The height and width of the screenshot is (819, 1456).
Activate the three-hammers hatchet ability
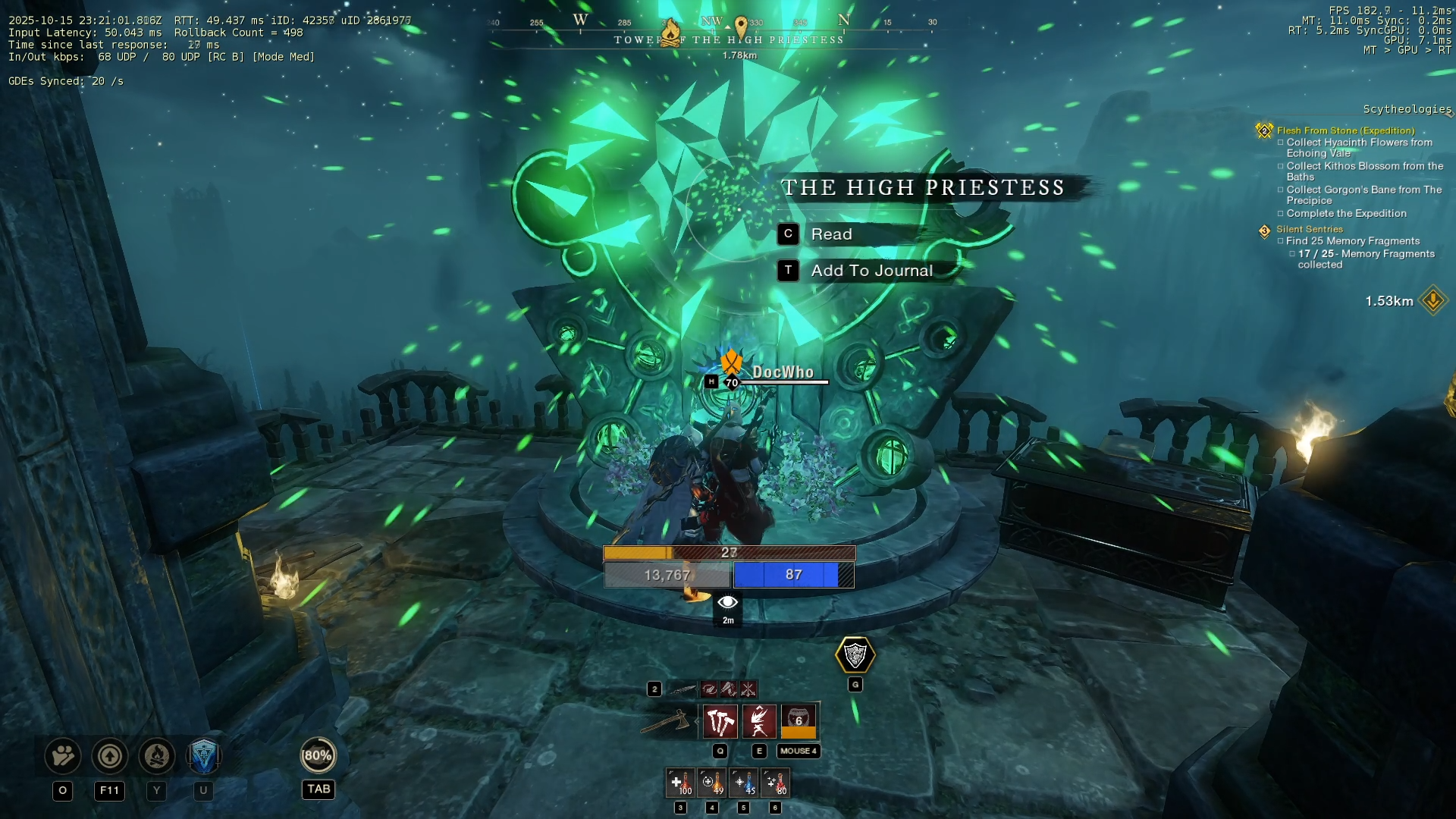(720, 721)
